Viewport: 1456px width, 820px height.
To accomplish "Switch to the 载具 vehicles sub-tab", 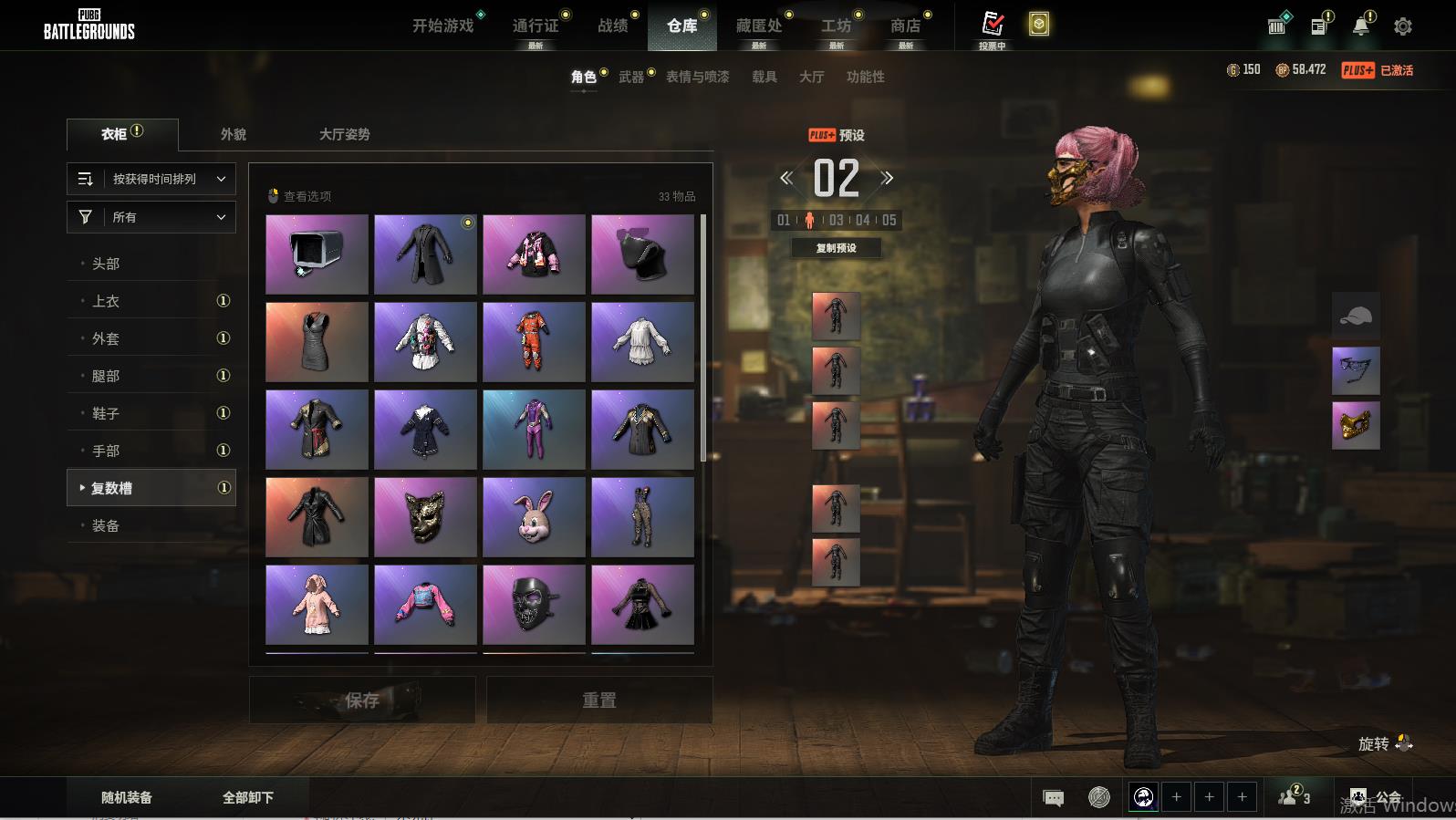I will coord(764,77).
